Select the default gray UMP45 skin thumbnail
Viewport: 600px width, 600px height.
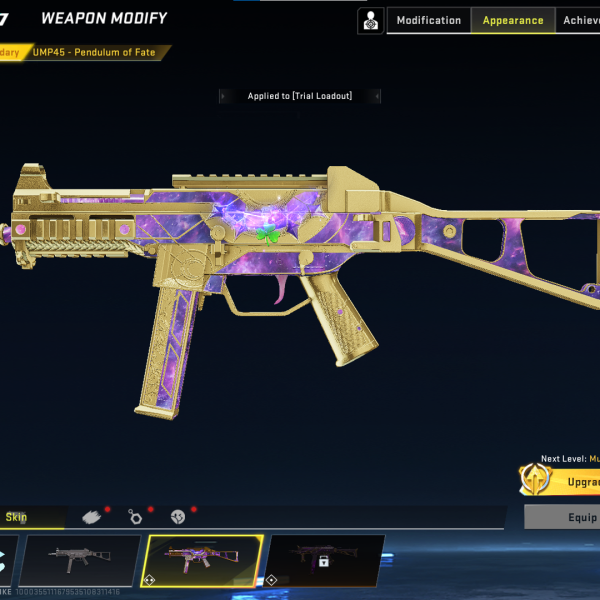point(79,560)
